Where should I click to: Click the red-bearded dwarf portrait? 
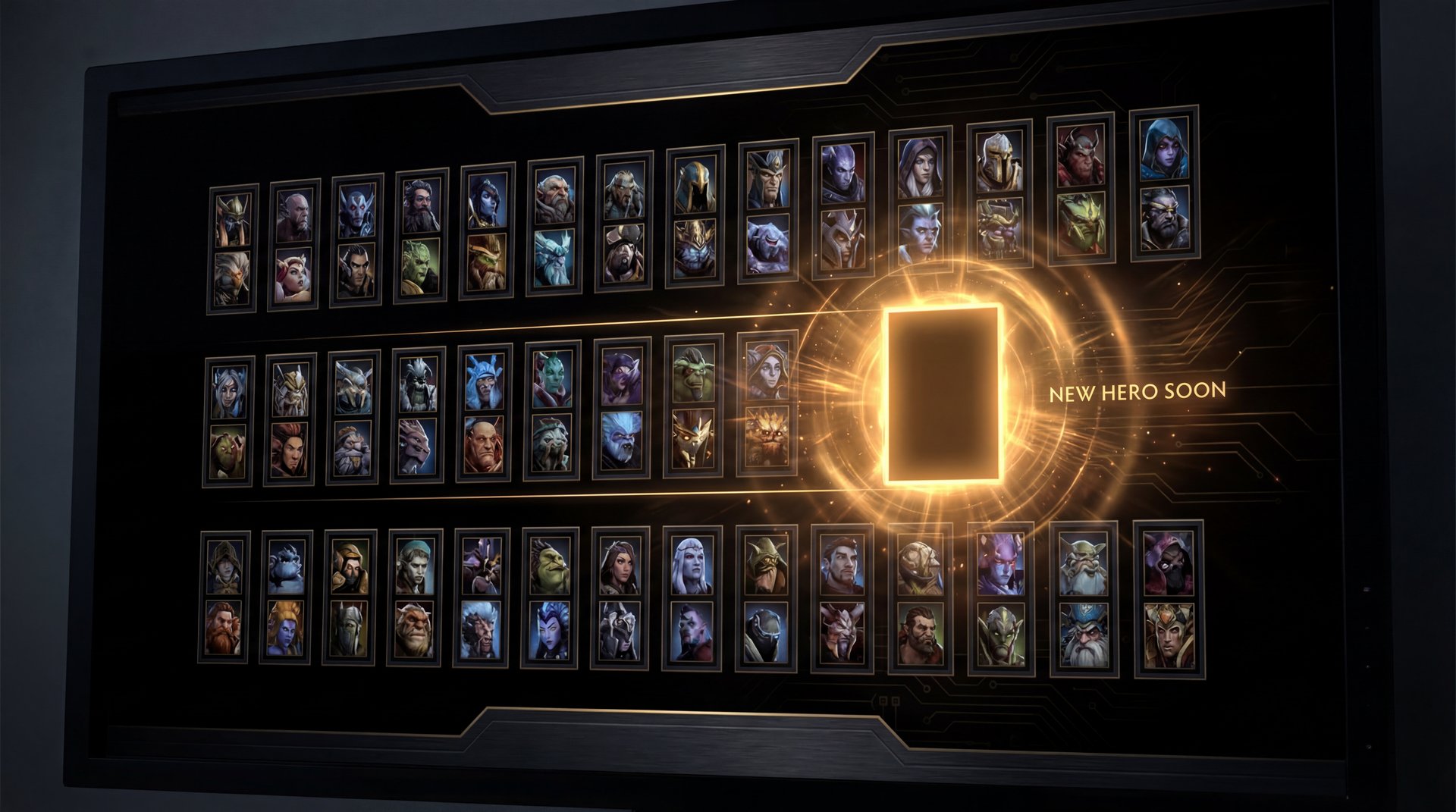[225, 625]
